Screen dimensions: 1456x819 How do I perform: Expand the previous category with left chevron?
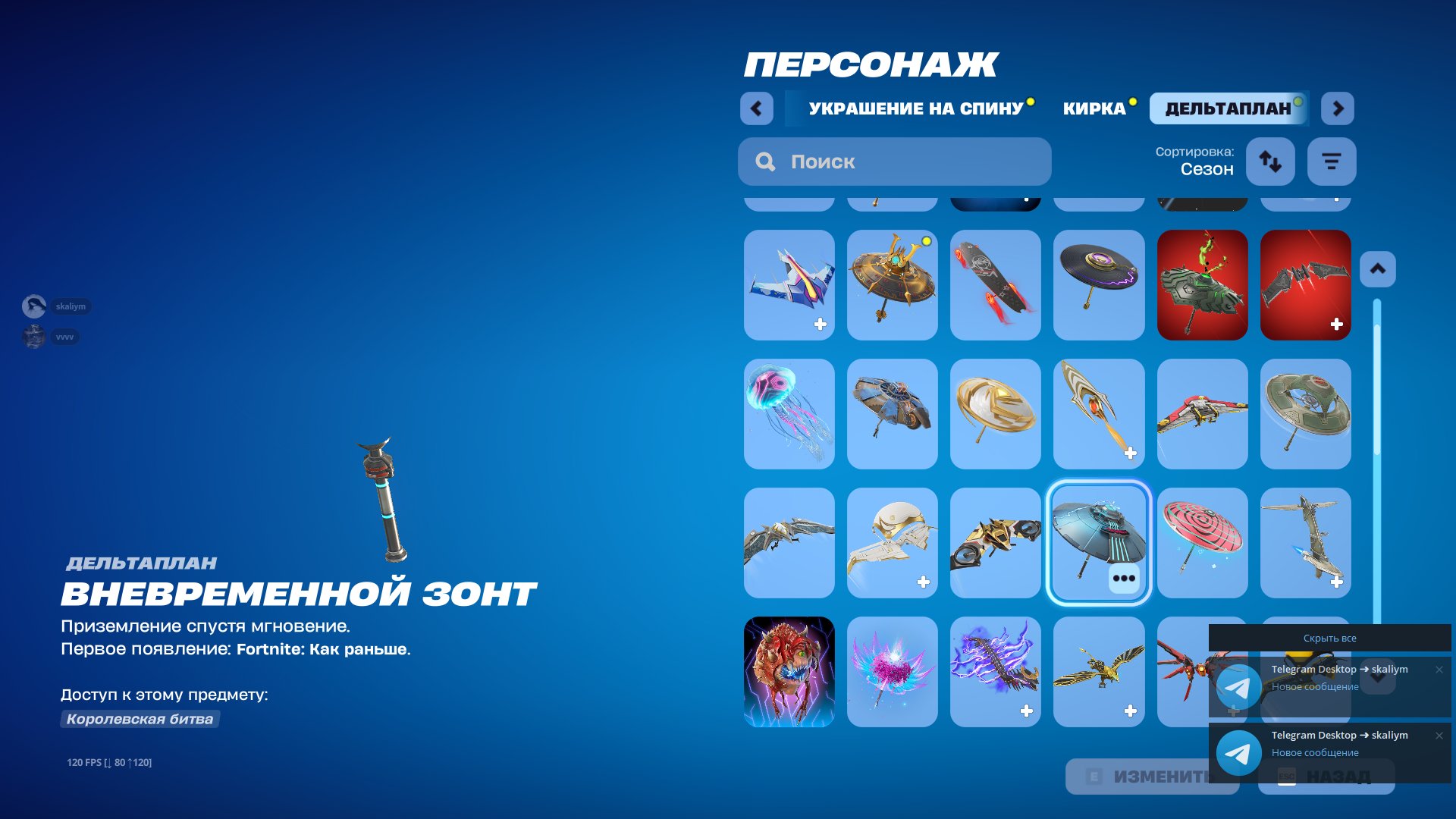(x=756, y=108)
